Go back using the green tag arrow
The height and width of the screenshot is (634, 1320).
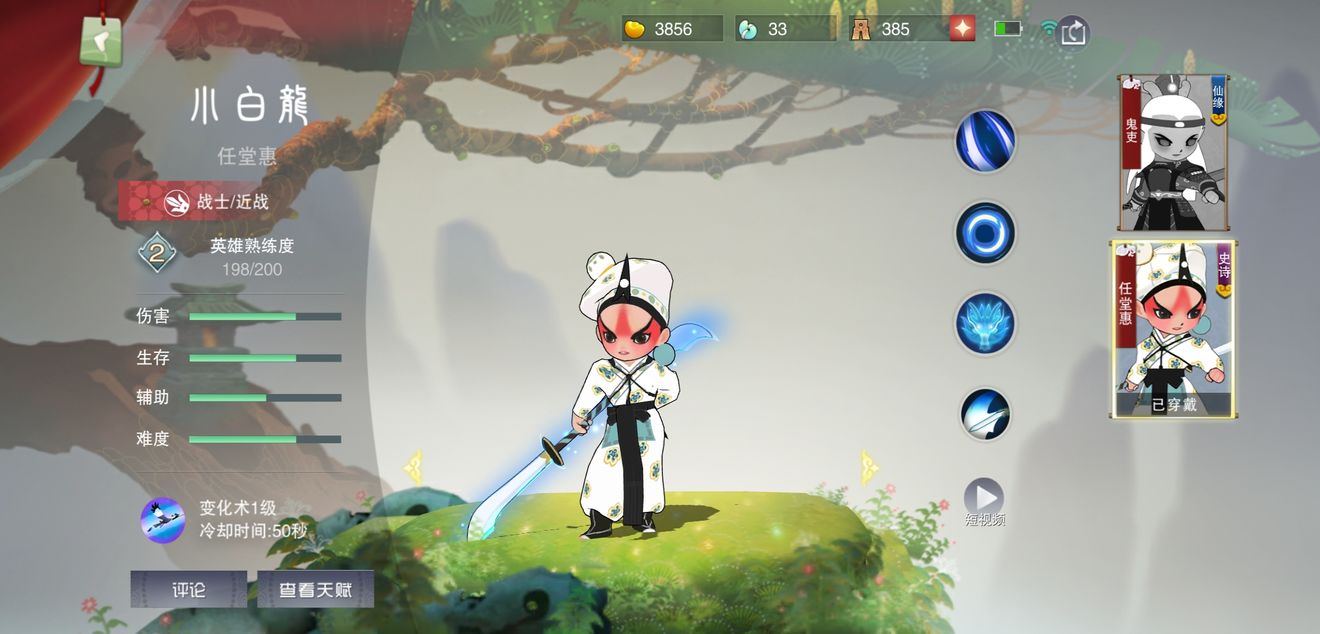tap(101, 42)
